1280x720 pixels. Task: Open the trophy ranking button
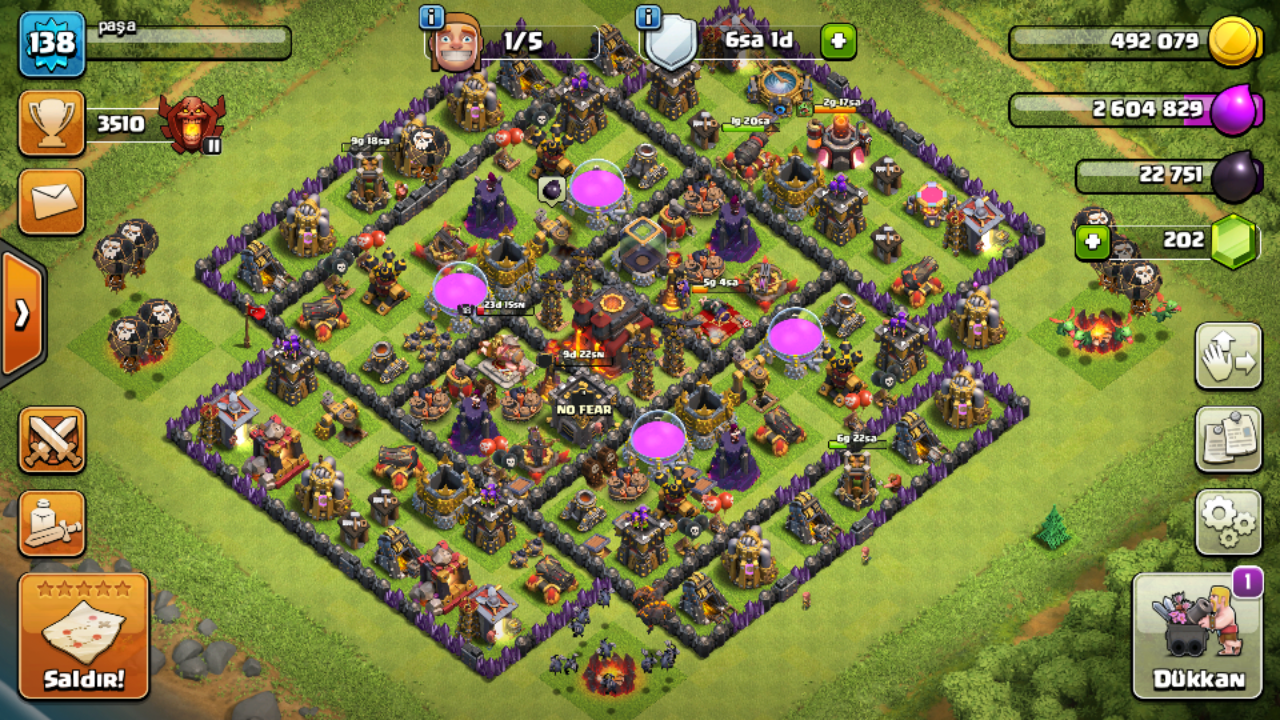[51, 124]
